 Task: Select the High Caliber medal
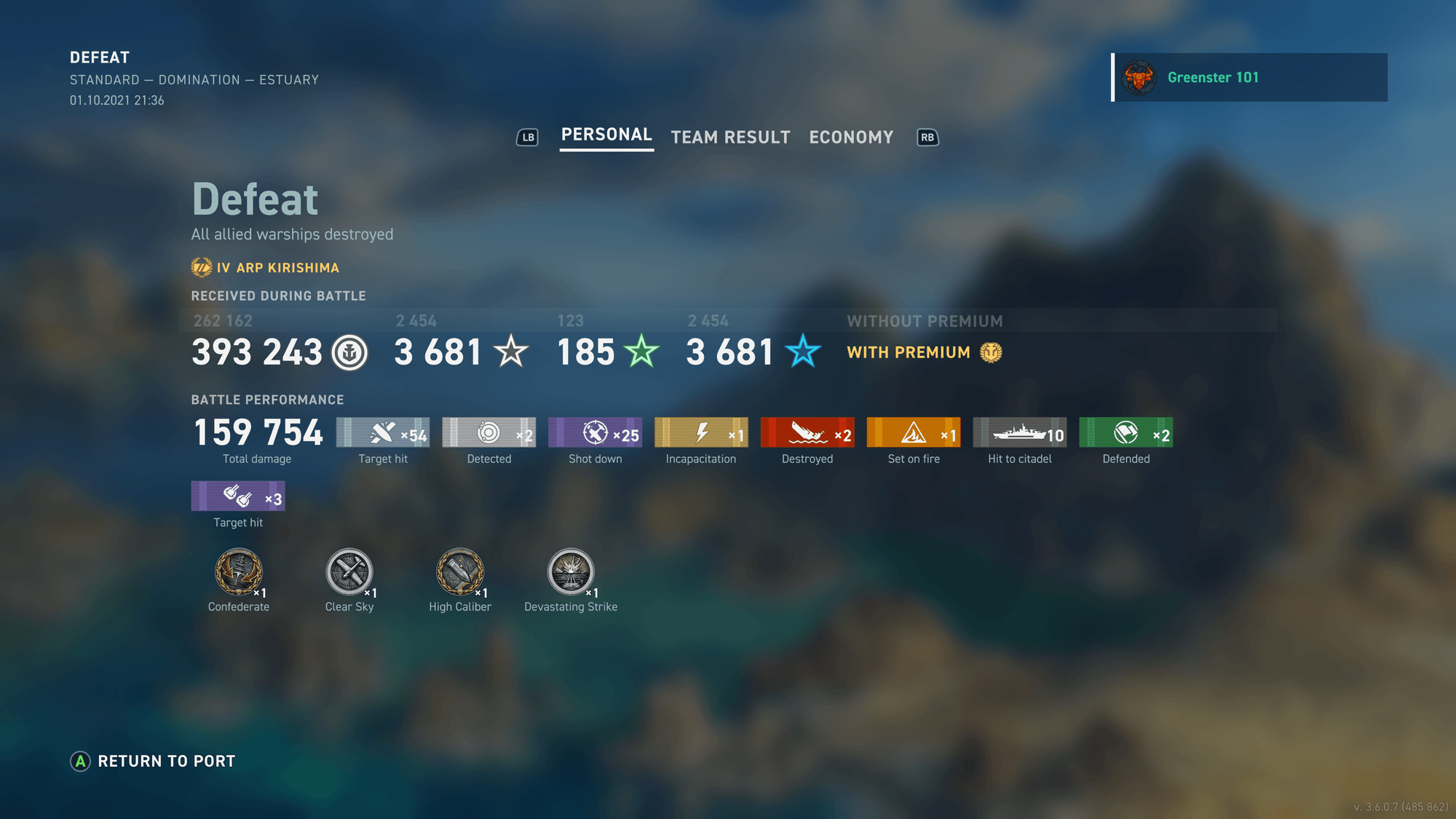460,574
